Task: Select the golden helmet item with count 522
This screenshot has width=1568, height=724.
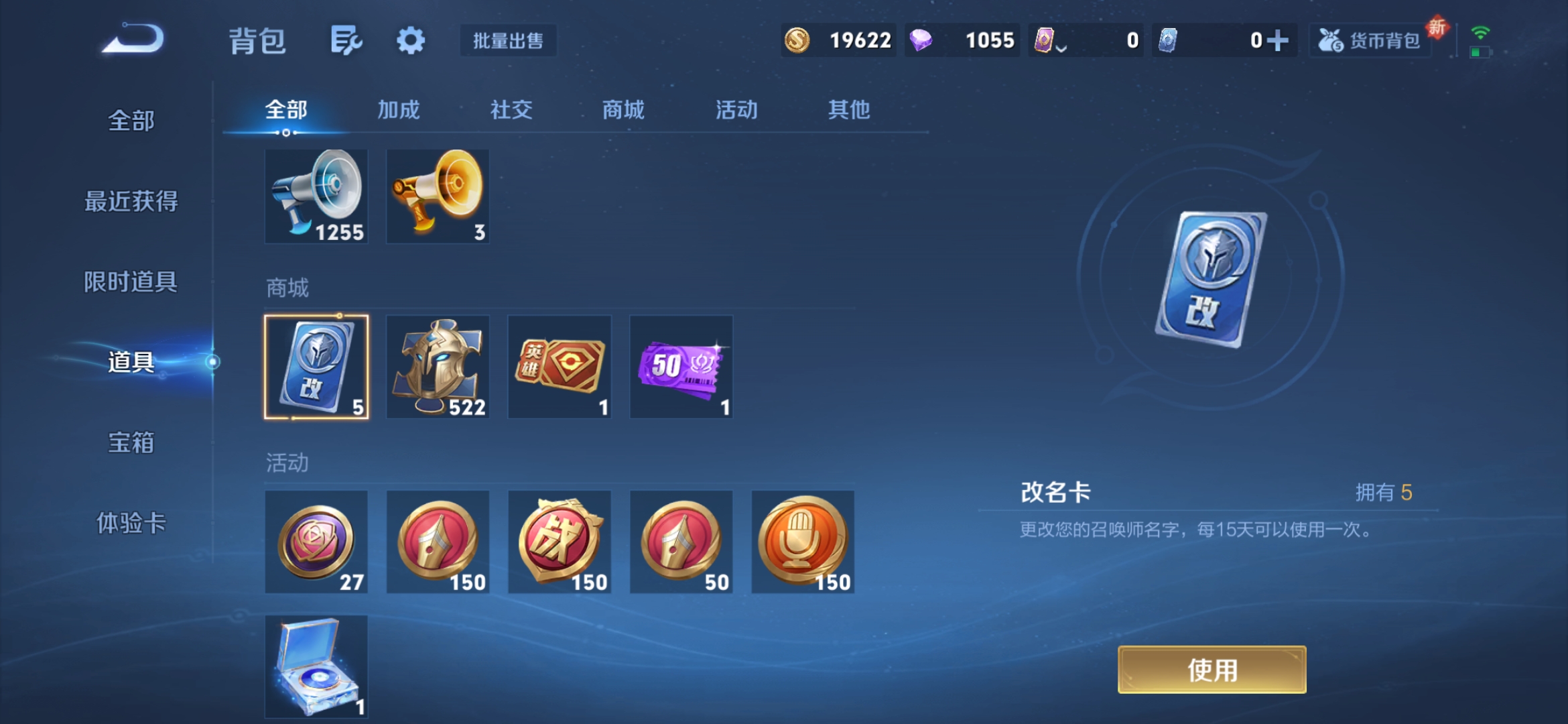Action: tap(438, 366)
